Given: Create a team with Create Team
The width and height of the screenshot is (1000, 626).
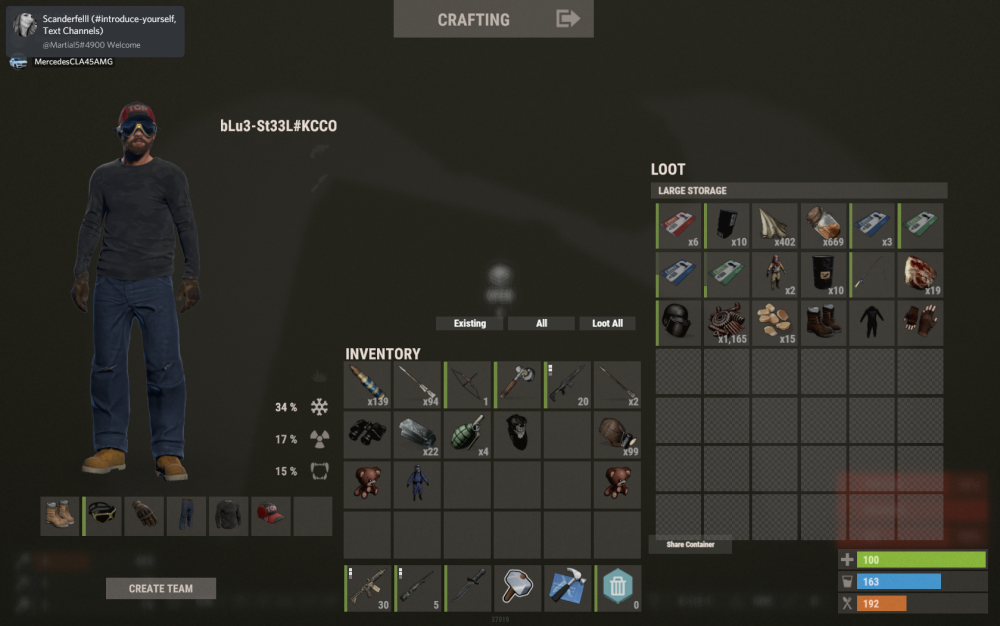Looking at the screenshot, I should click(160, 588).
